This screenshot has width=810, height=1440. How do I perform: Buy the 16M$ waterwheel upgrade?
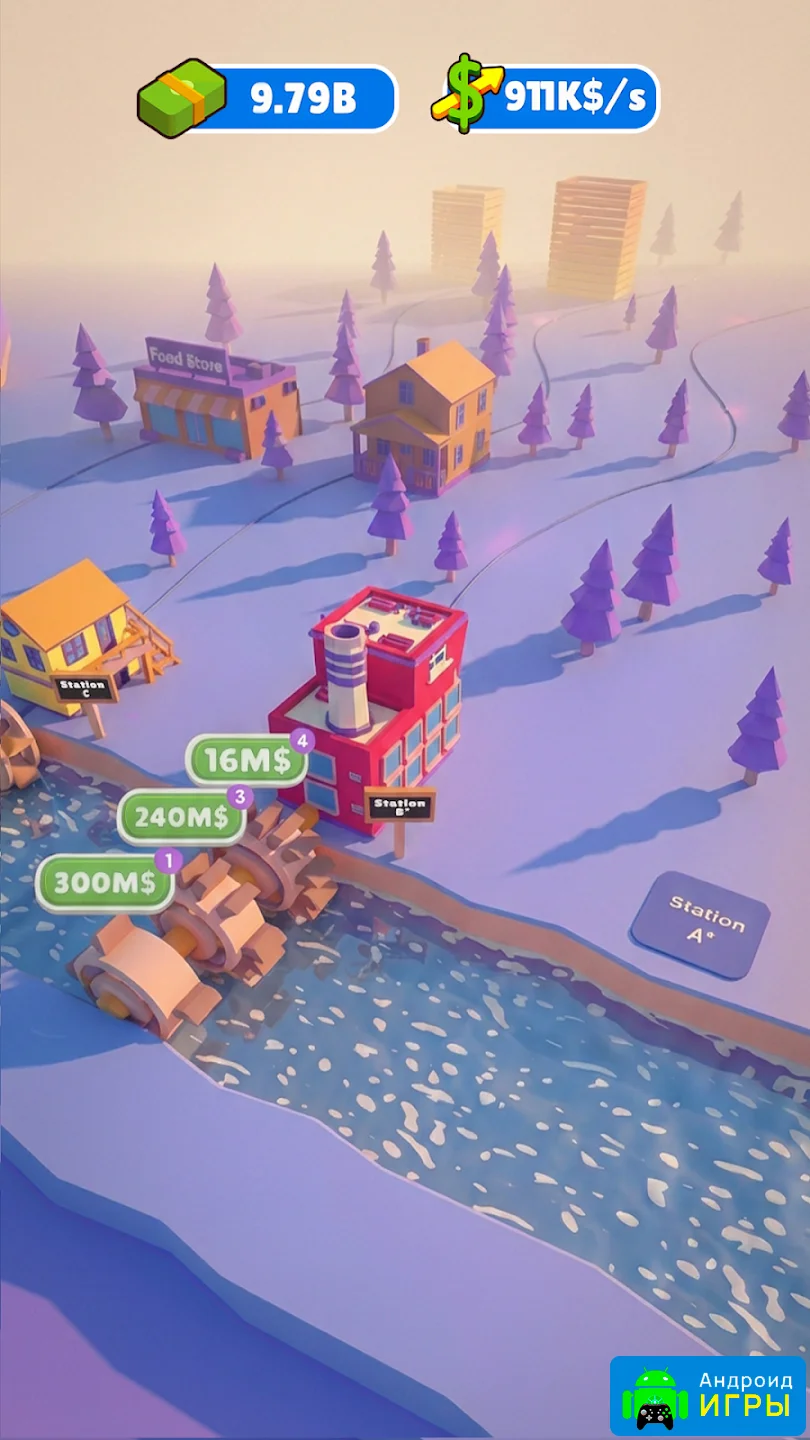click(248, 761)
